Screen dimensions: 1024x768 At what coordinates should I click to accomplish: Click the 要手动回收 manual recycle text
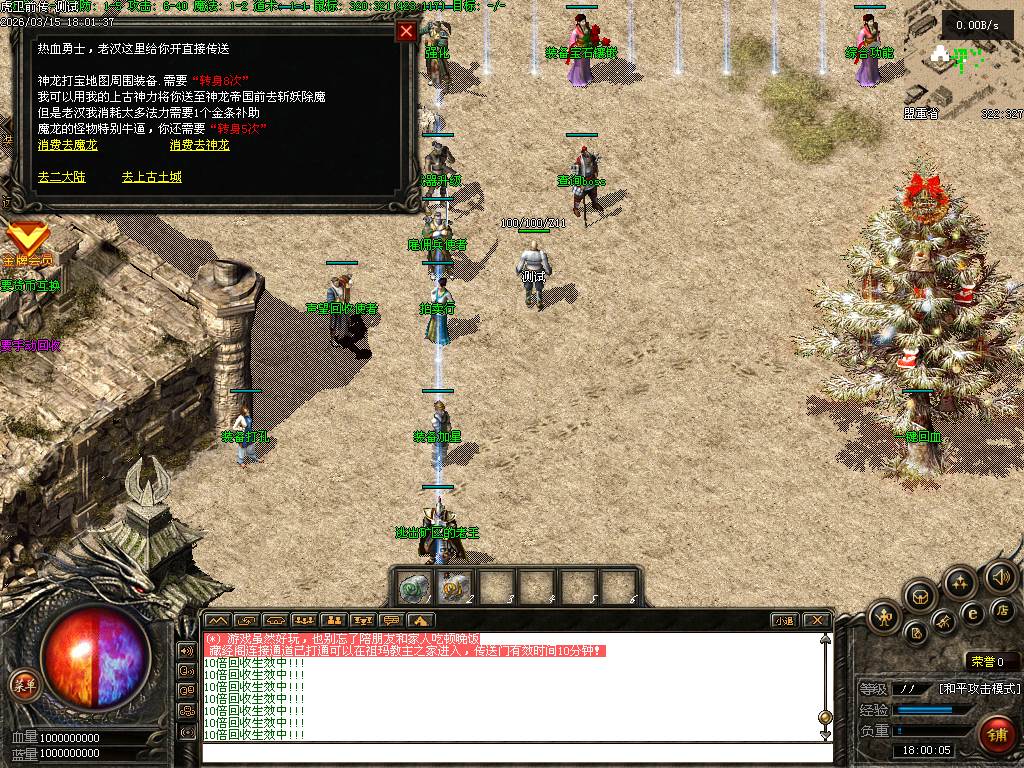(30, 345)
